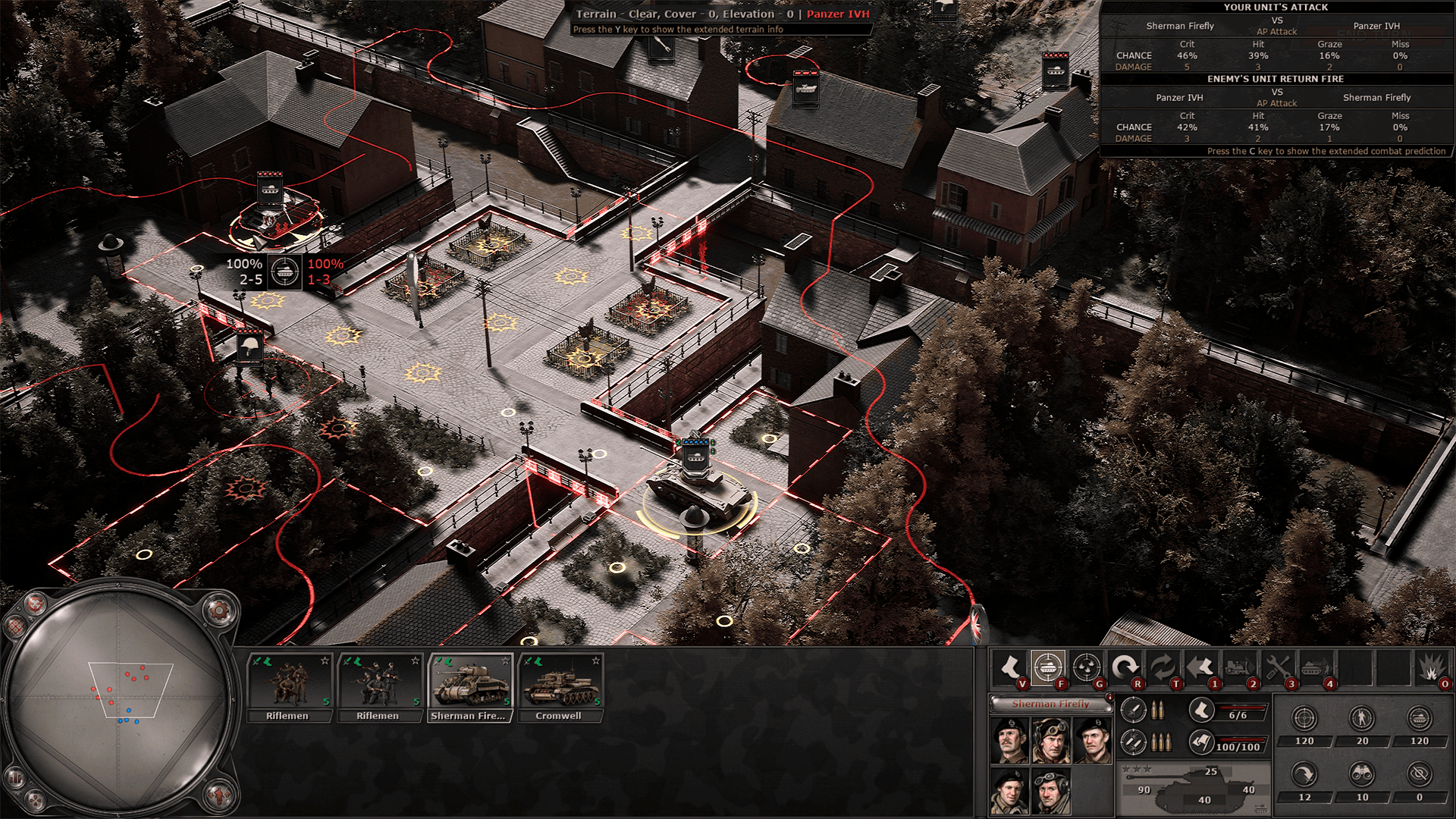This screenshot has height=819, width=1456.
Task: Click the 100/100 morale flag bar
Action: (x=1229, y=746)
